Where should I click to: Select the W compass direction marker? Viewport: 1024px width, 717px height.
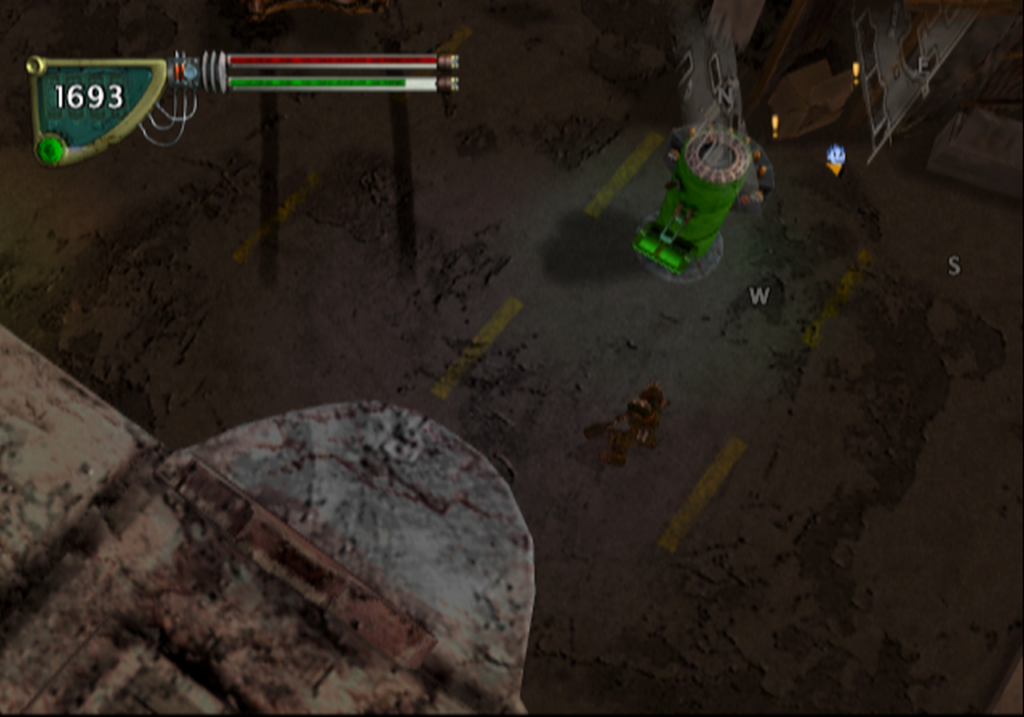[760, 296]
